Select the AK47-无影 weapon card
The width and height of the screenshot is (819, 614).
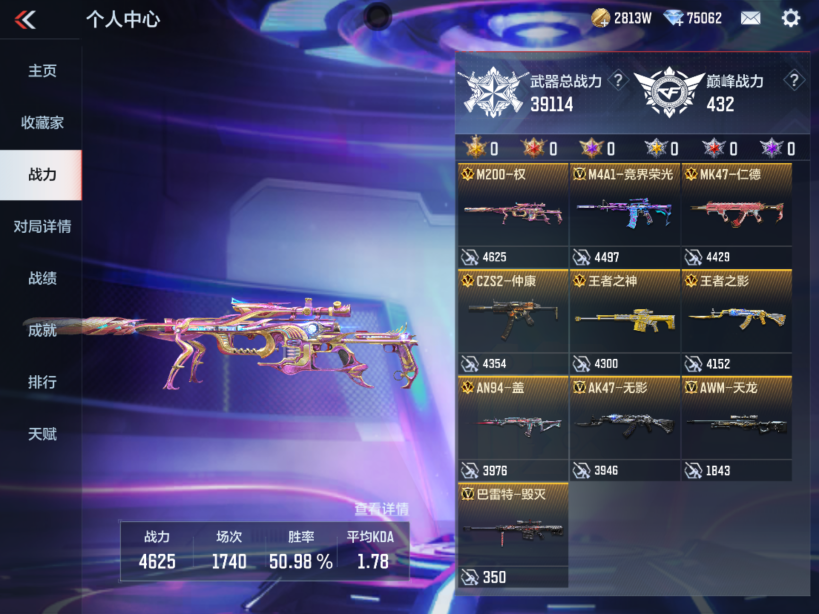(625, 428)
